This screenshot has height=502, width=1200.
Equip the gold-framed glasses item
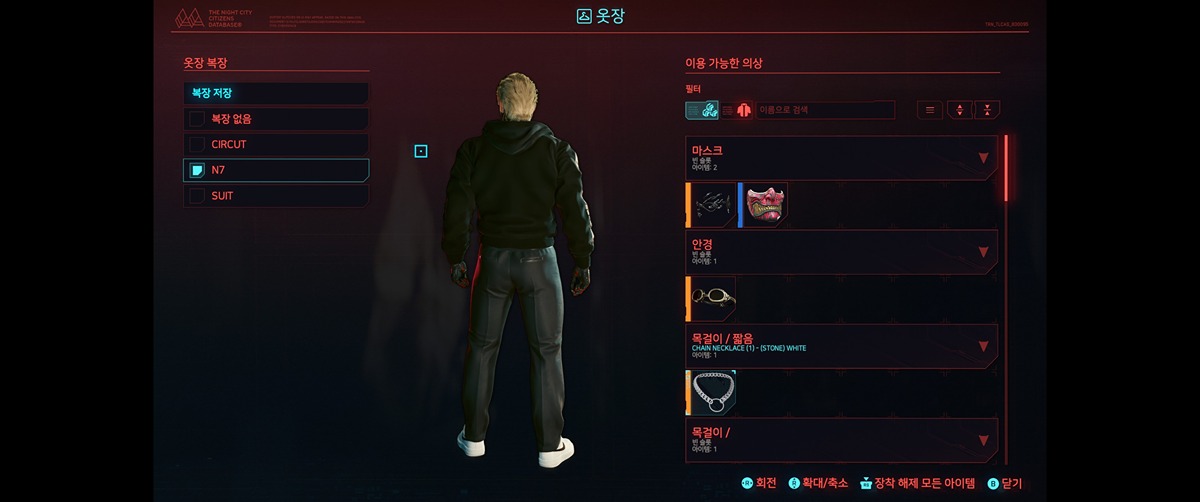(713, 298)
